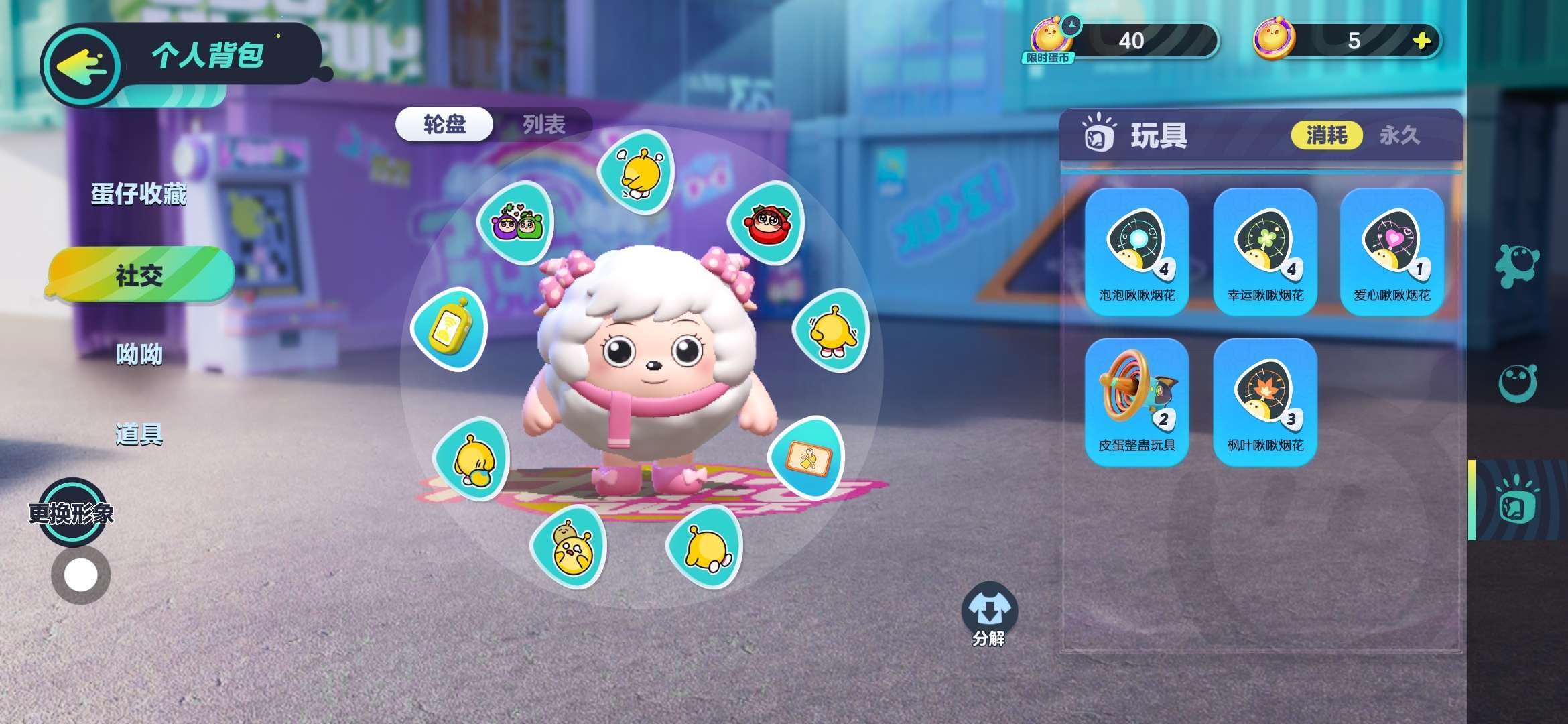Viewport: 1568px width, 724px height.
Task: Pick the 枫叶啾啾烟花 maple leaf firework
Action: click(1264, 401)
